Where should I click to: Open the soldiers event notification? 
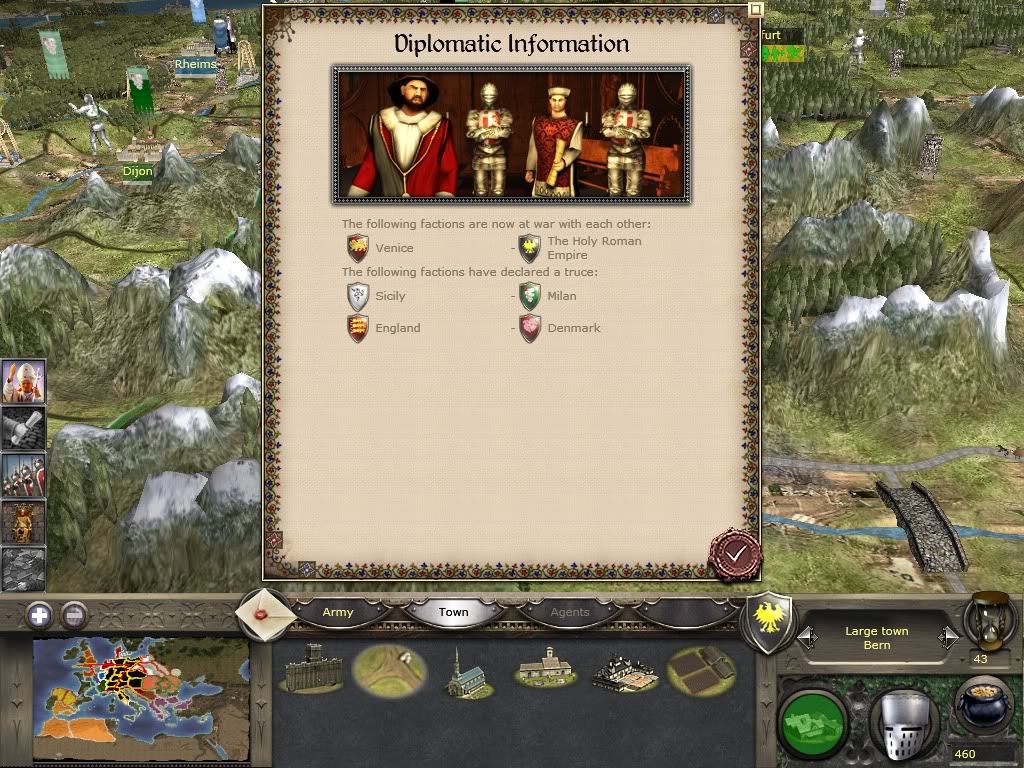(23, 475)
